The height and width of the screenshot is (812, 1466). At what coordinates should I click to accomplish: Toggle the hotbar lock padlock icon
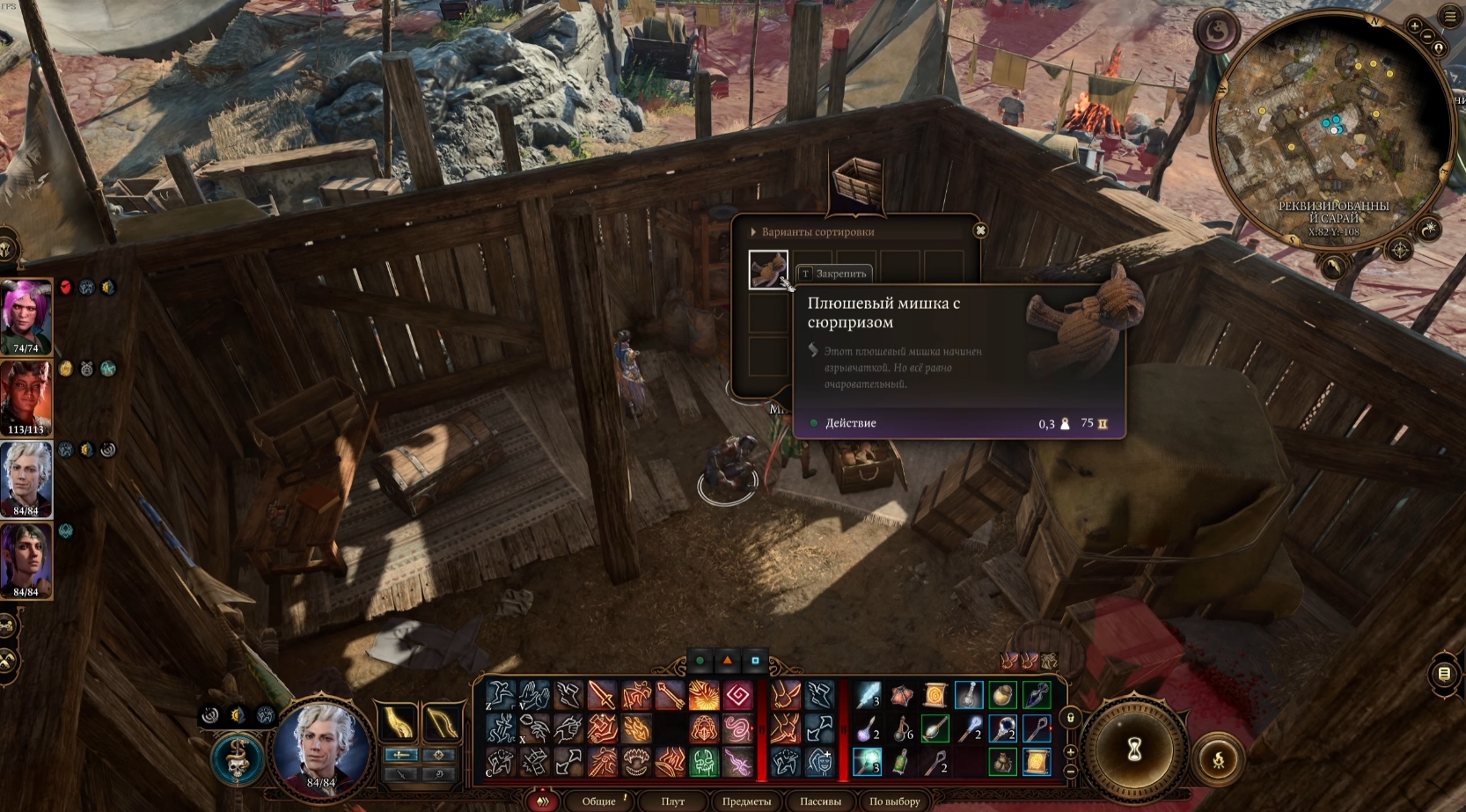click(1071, 718)
